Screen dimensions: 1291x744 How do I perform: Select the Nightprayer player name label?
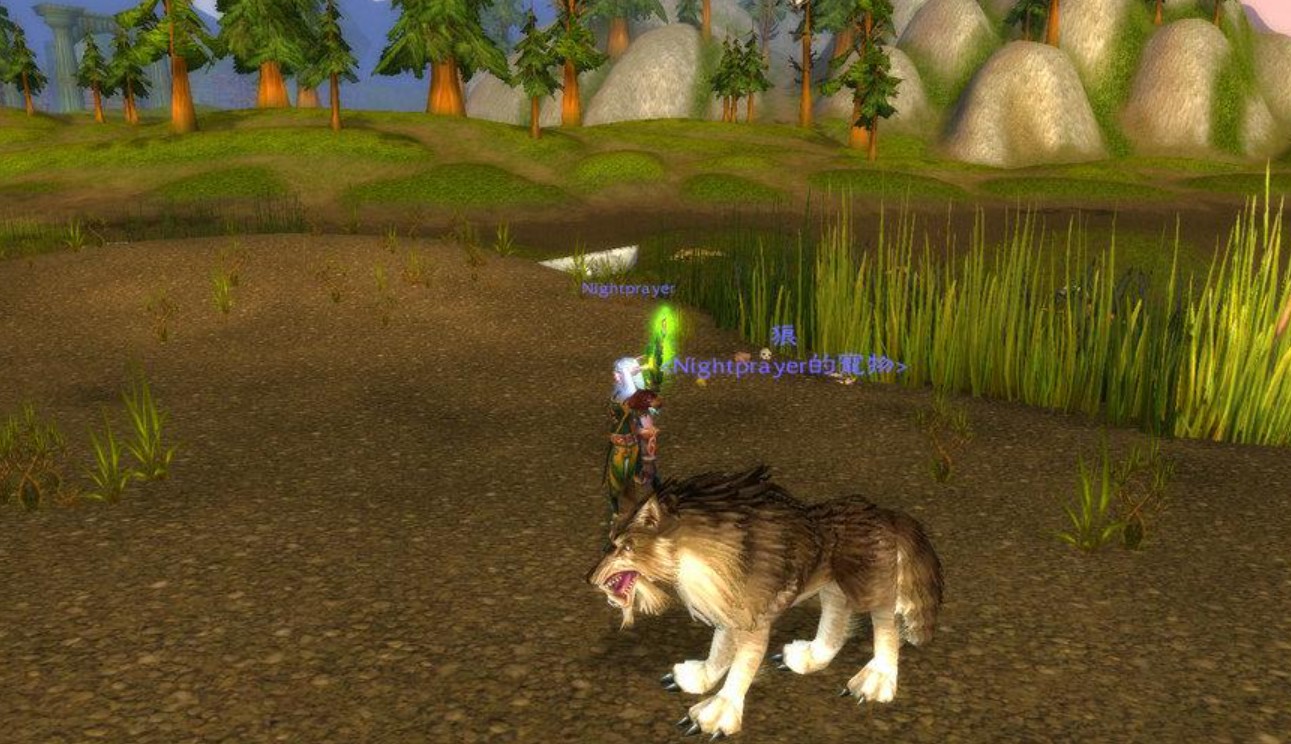pyautogui.click(x=628, y=289)
